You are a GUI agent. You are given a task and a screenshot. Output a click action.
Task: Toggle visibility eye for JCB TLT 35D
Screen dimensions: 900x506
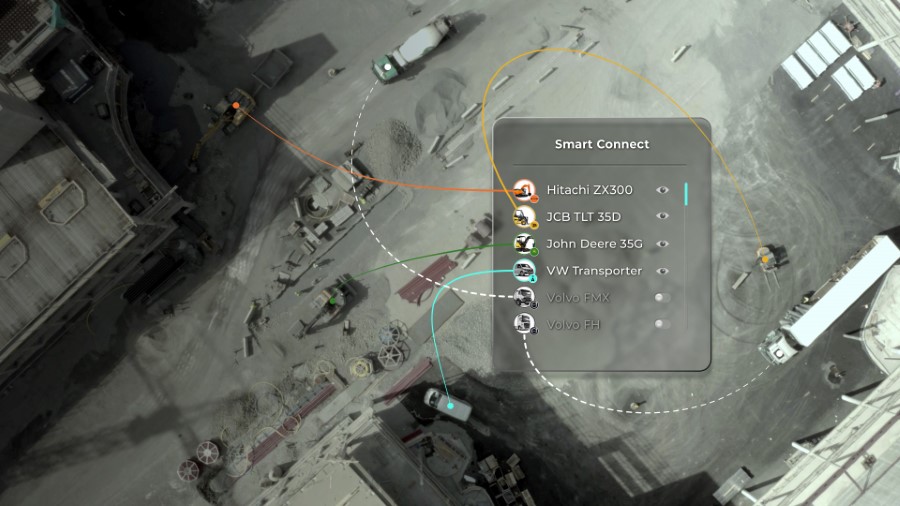click(x=662, y=216)
